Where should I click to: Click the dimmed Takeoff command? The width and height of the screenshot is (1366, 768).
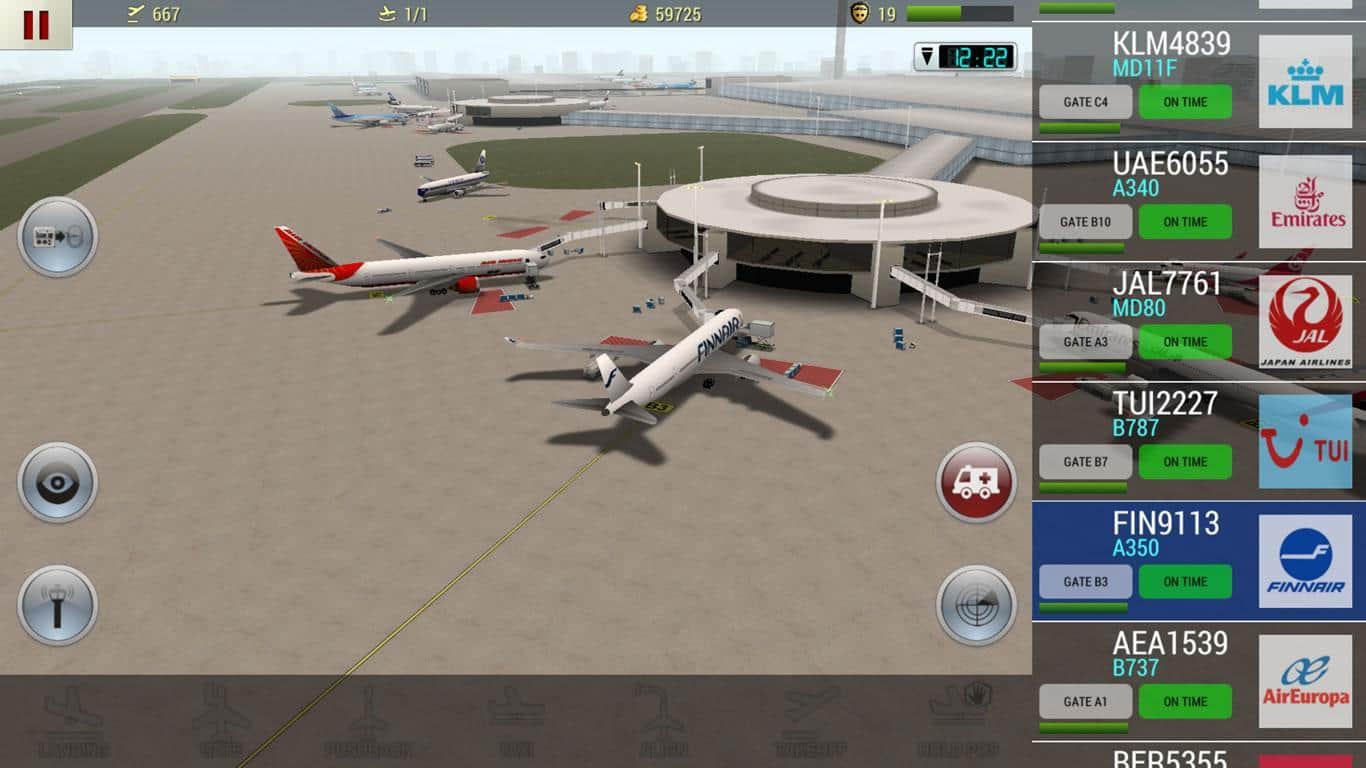click(x=810, y=722)
